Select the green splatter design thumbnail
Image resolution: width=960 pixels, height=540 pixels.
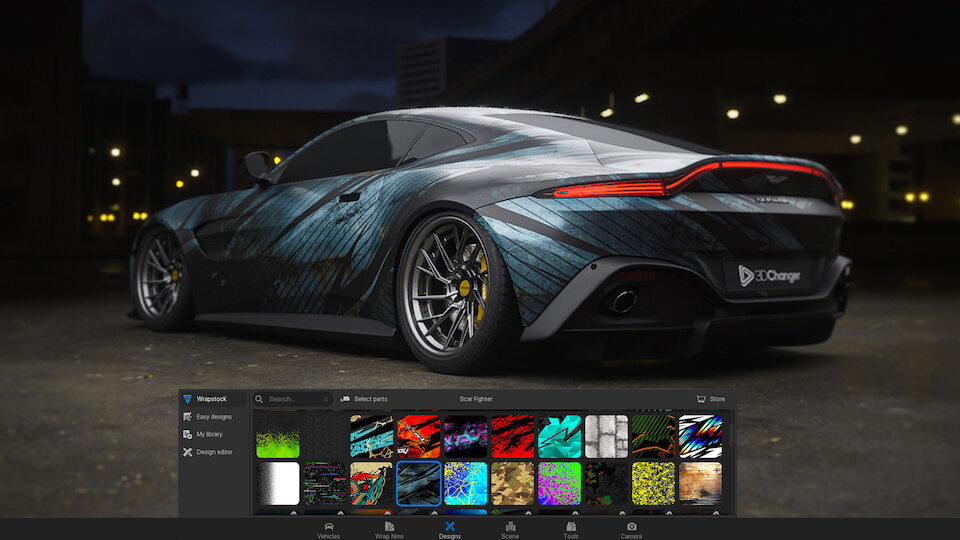[x=278, y=437]
